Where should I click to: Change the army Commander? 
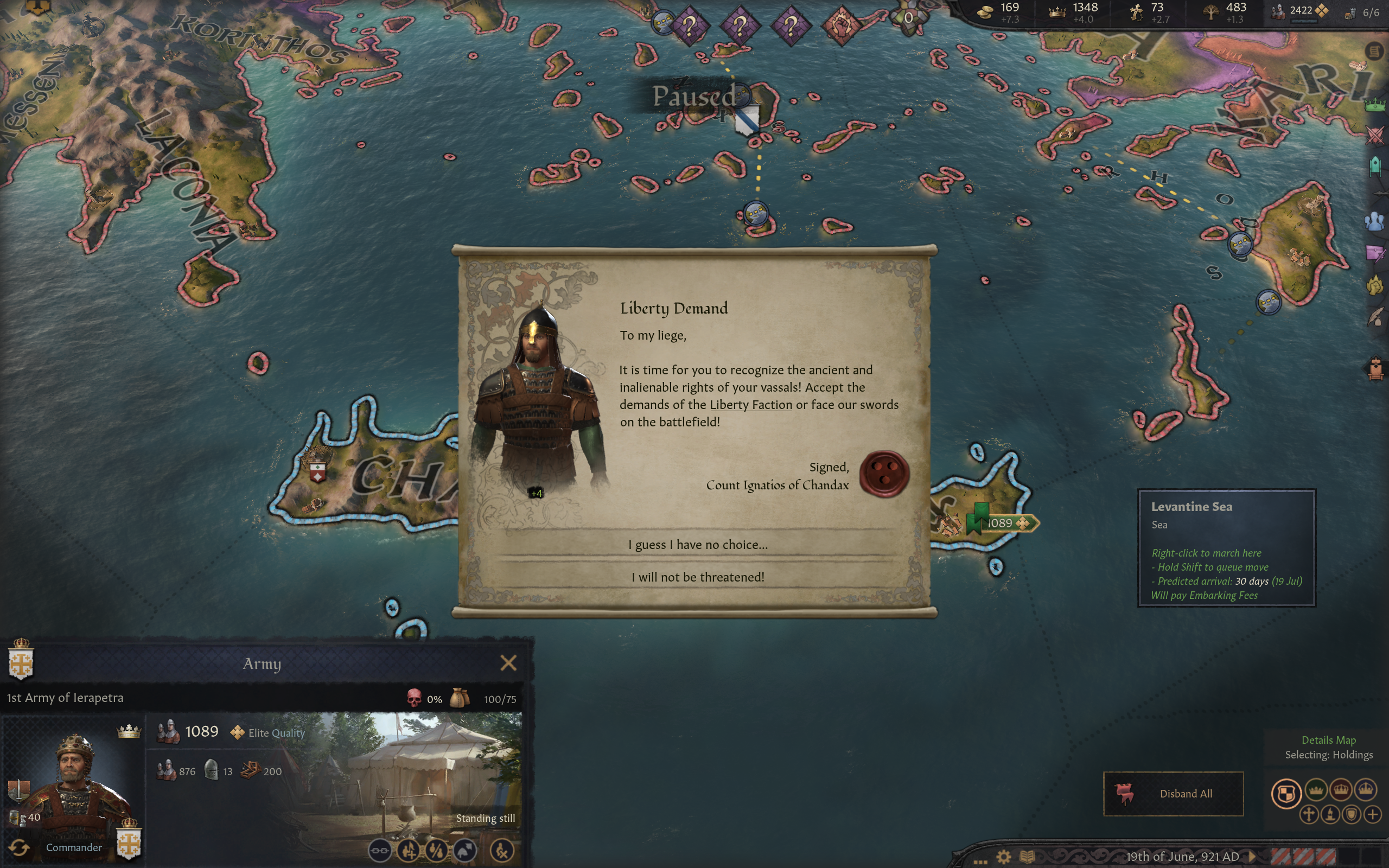pos(20,847)
